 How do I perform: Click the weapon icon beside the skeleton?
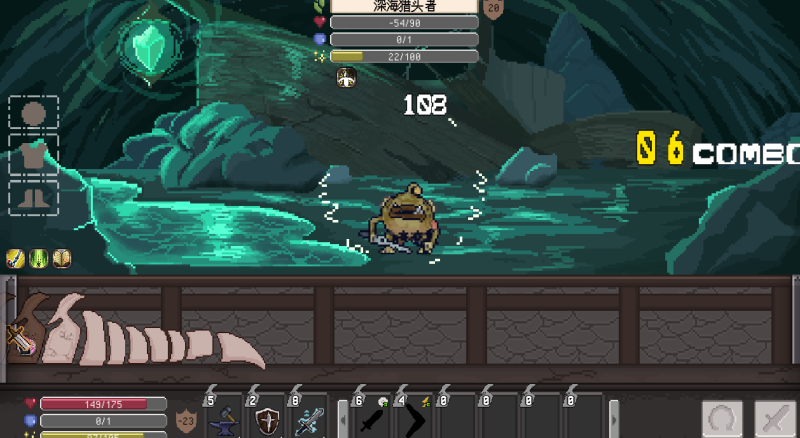(x=20, y=340)
